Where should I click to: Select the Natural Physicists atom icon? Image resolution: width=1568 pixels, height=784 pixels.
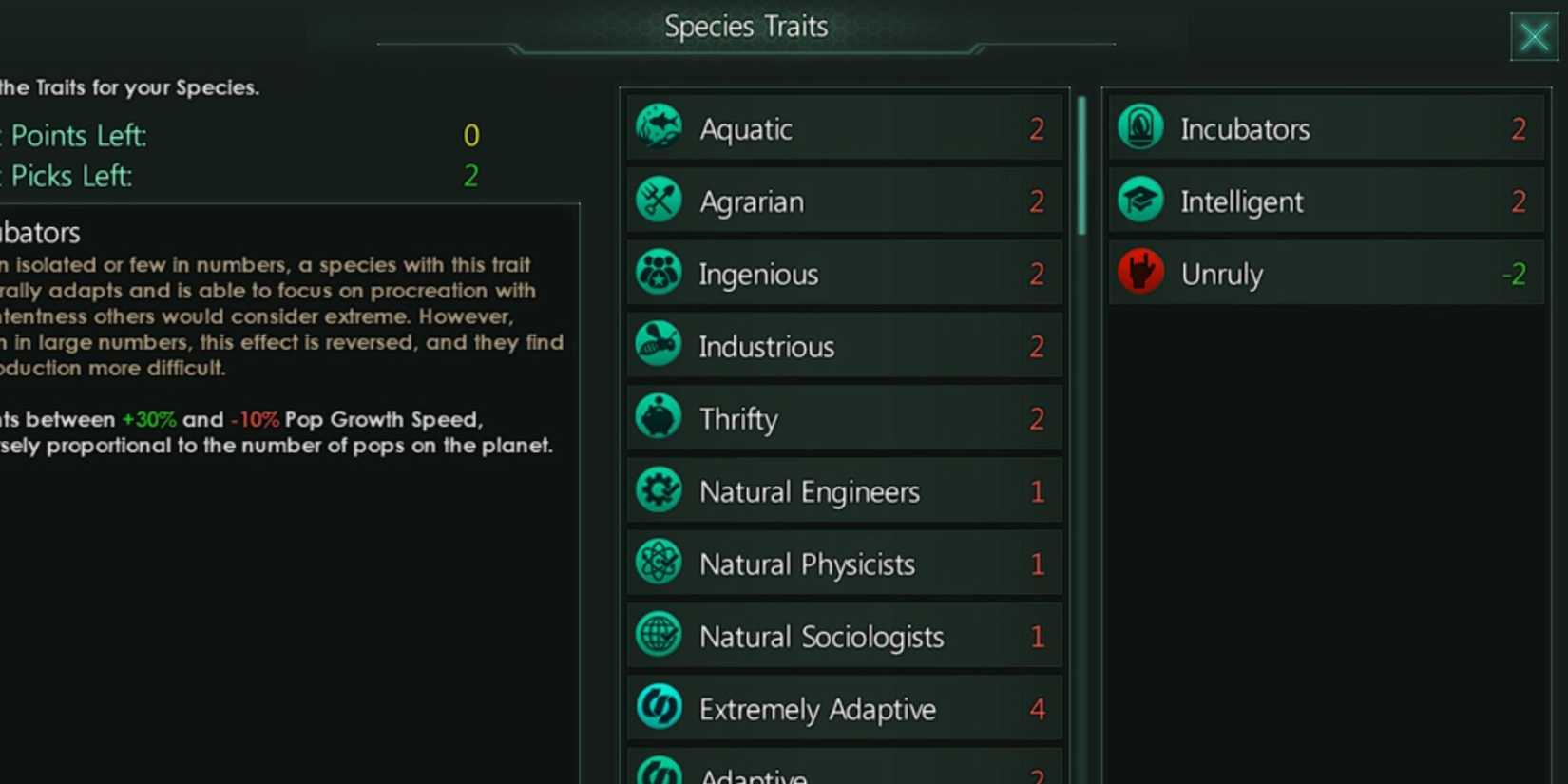tap(659, 563)
